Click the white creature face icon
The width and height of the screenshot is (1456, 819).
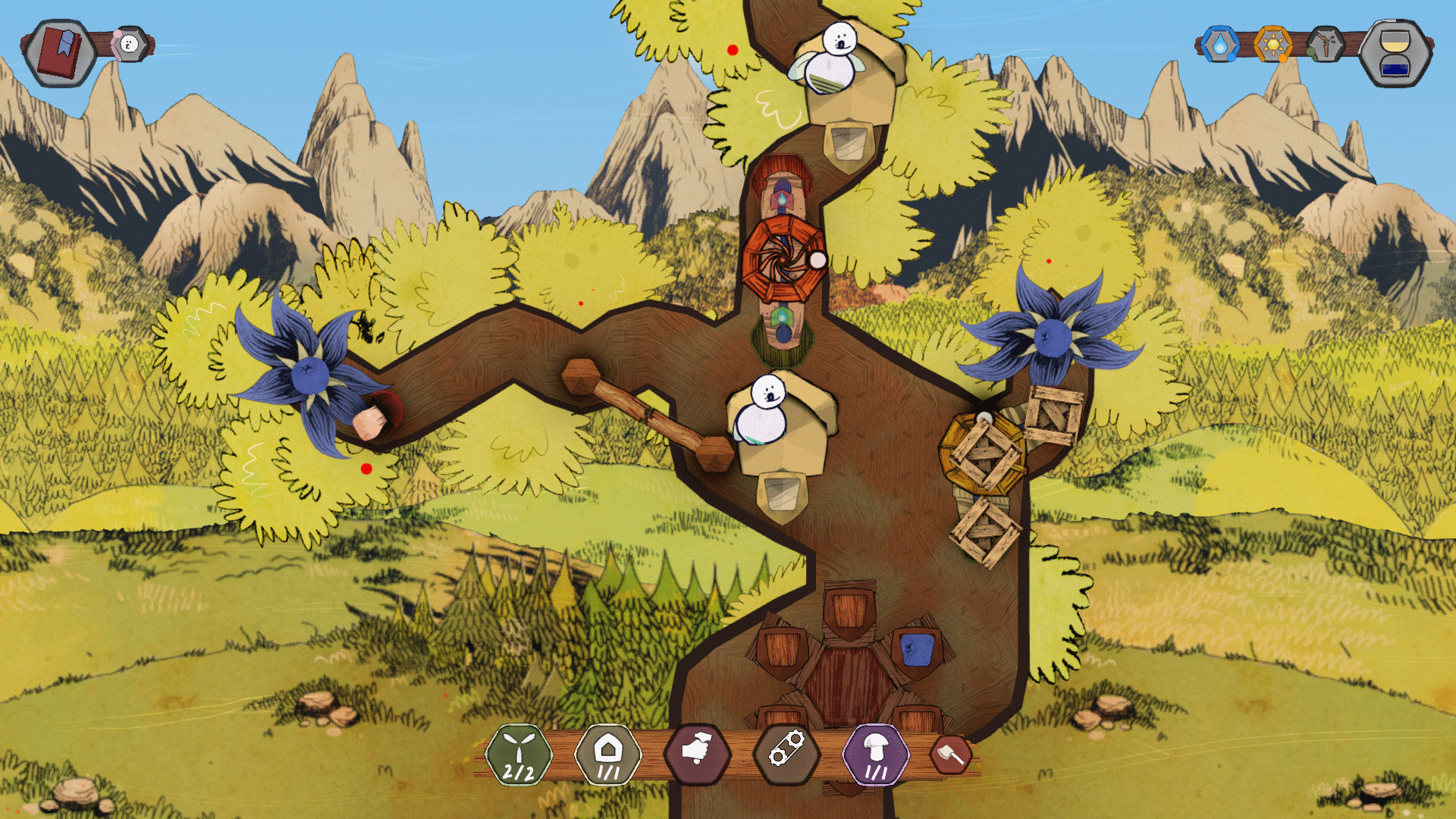tap(130, 45)
